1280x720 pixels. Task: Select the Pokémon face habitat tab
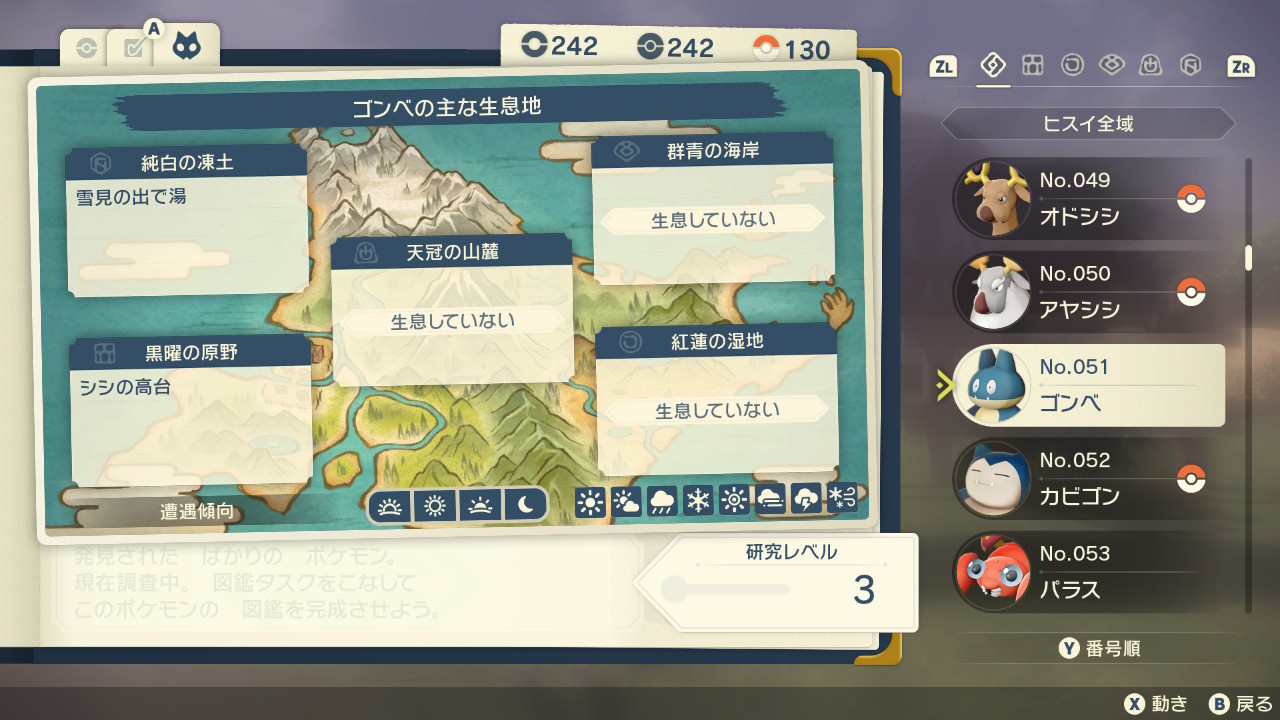click(x=186, y=47)
